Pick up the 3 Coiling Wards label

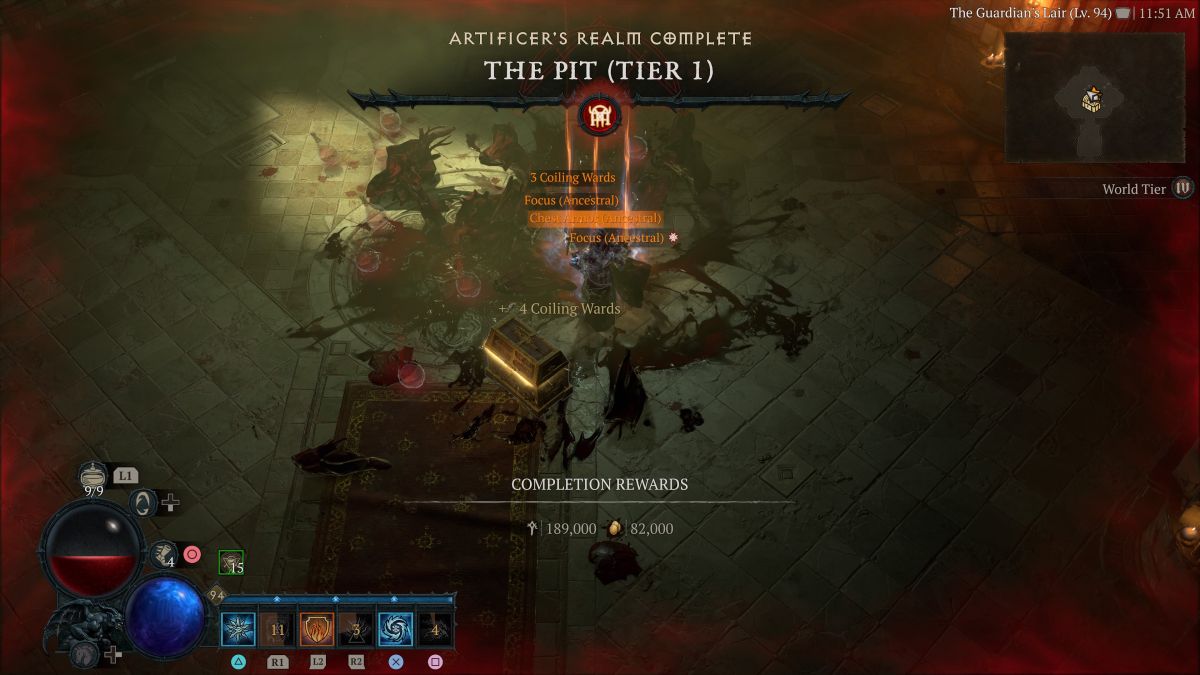pos(572,178)
